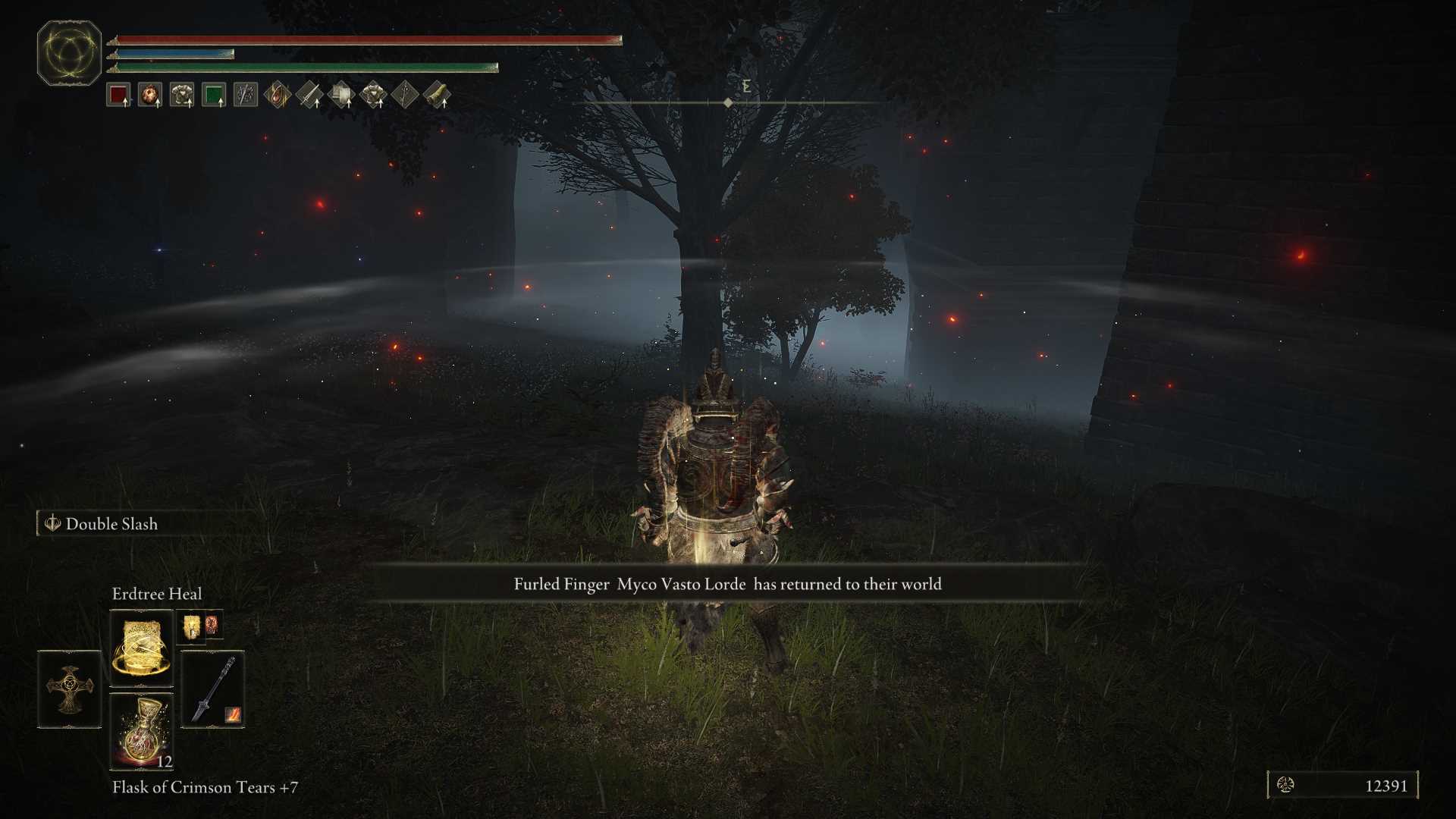Inspect the glowing red teardrop buff
1456x819 pixels.
[x=278, y=96]
